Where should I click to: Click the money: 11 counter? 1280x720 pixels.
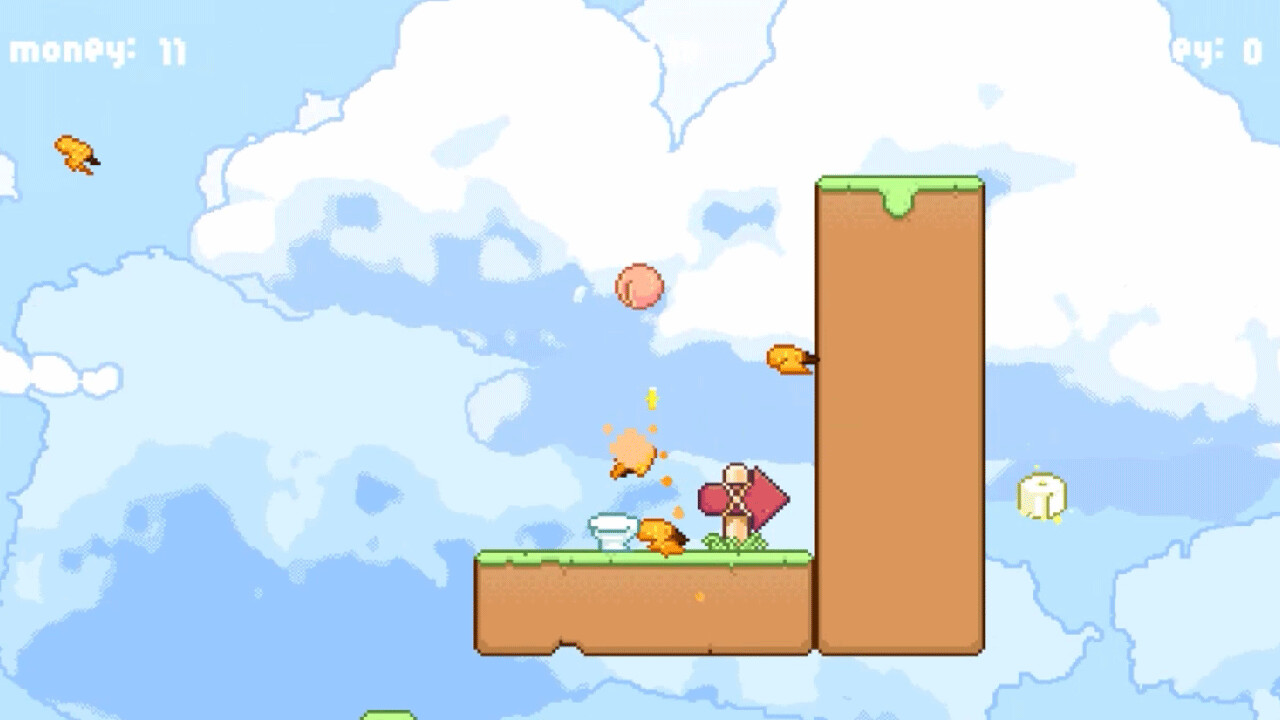[x=93, y=48]
